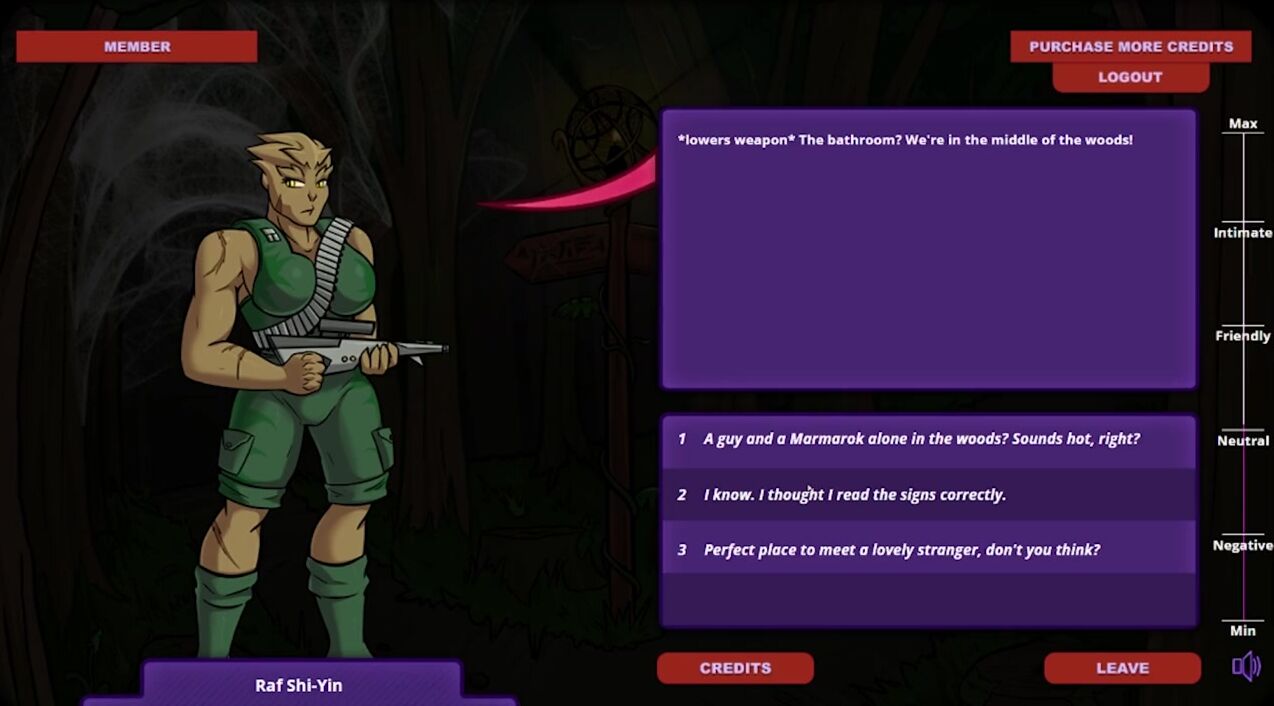Open the Credits screen

click(x=735, y=668)
